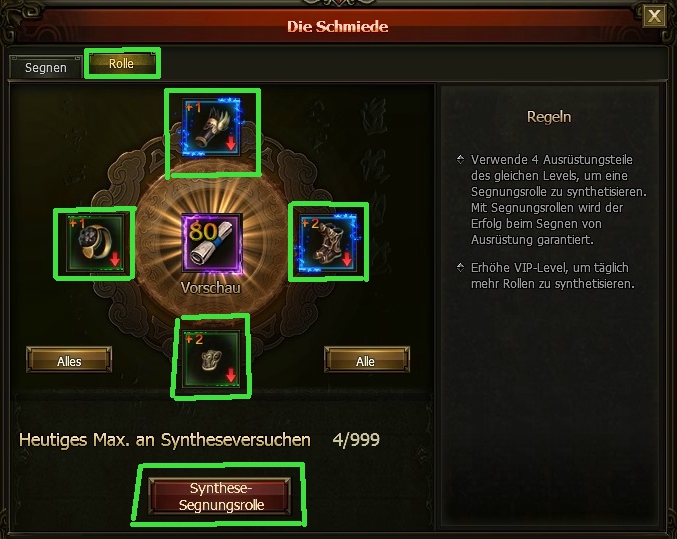
Task: Pick the +2 boots equipment slot
Action: pyautogui.click(x=328, y=243)
